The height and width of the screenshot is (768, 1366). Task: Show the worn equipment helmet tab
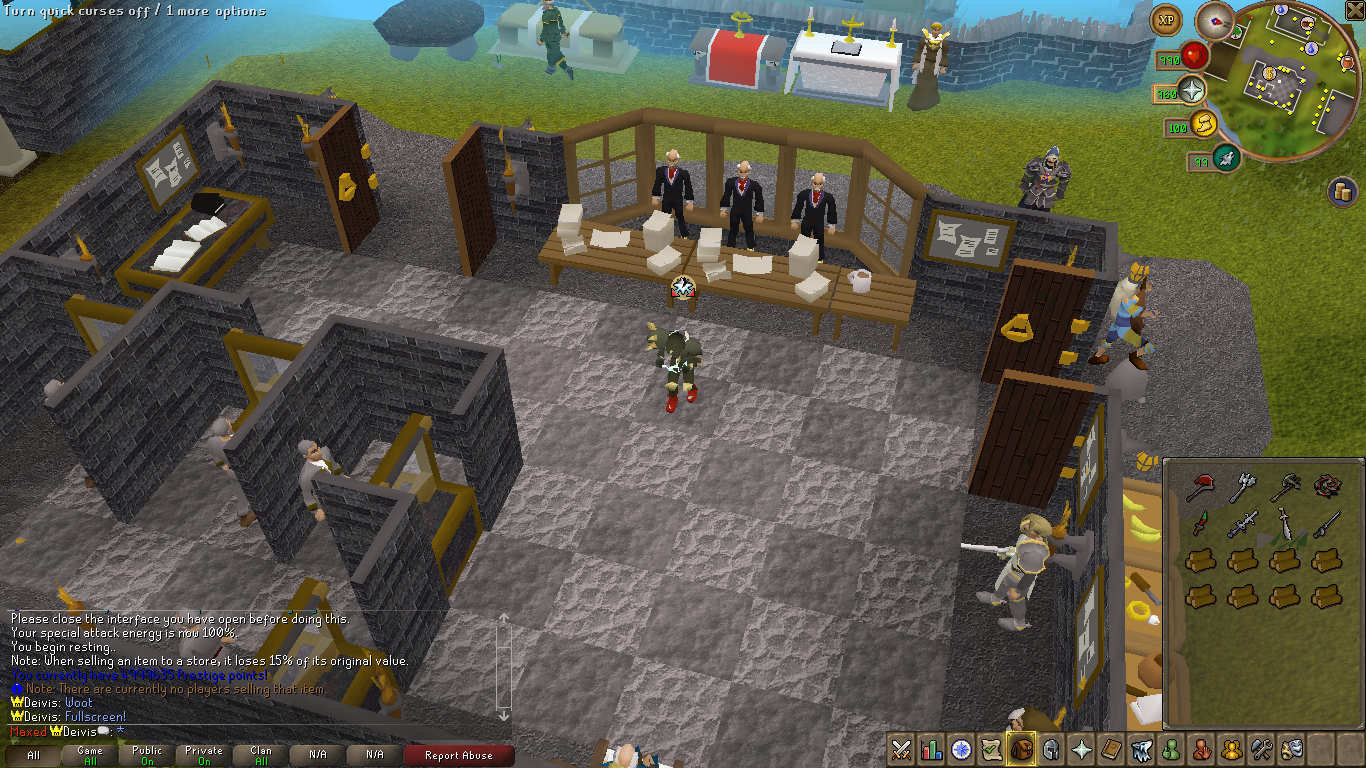(1051, 748)
